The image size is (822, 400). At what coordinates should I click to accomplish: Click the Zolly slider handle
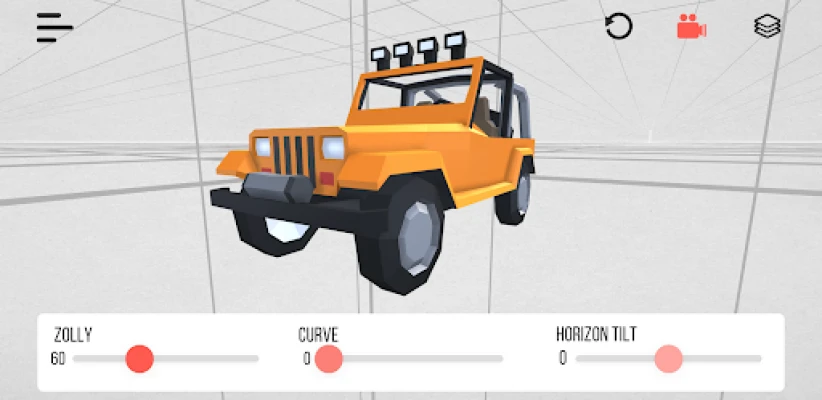click(x=140, y=358)
